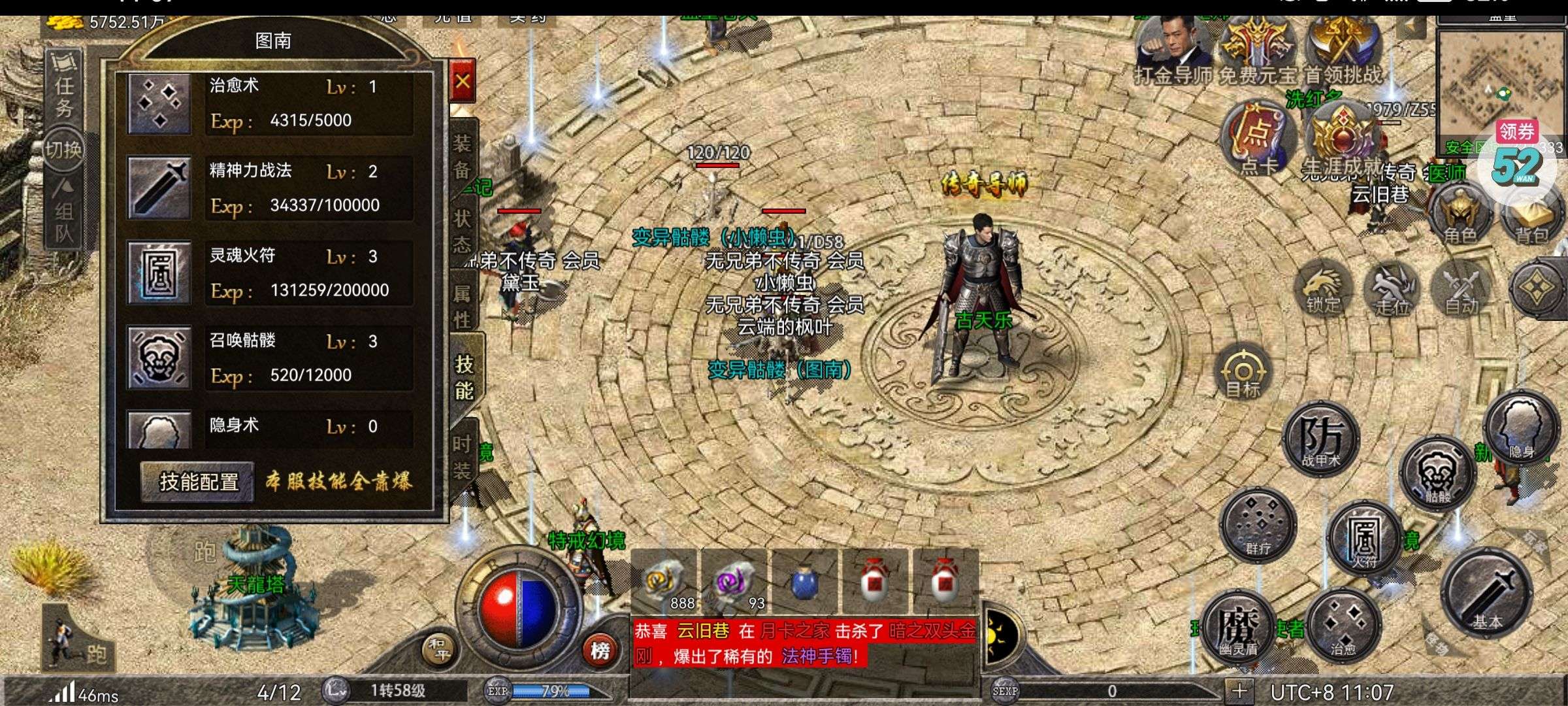The height and width of the screenshot is (706, 1568).
Task: Switch to the 属性 attributes tab
Action: 463,306
